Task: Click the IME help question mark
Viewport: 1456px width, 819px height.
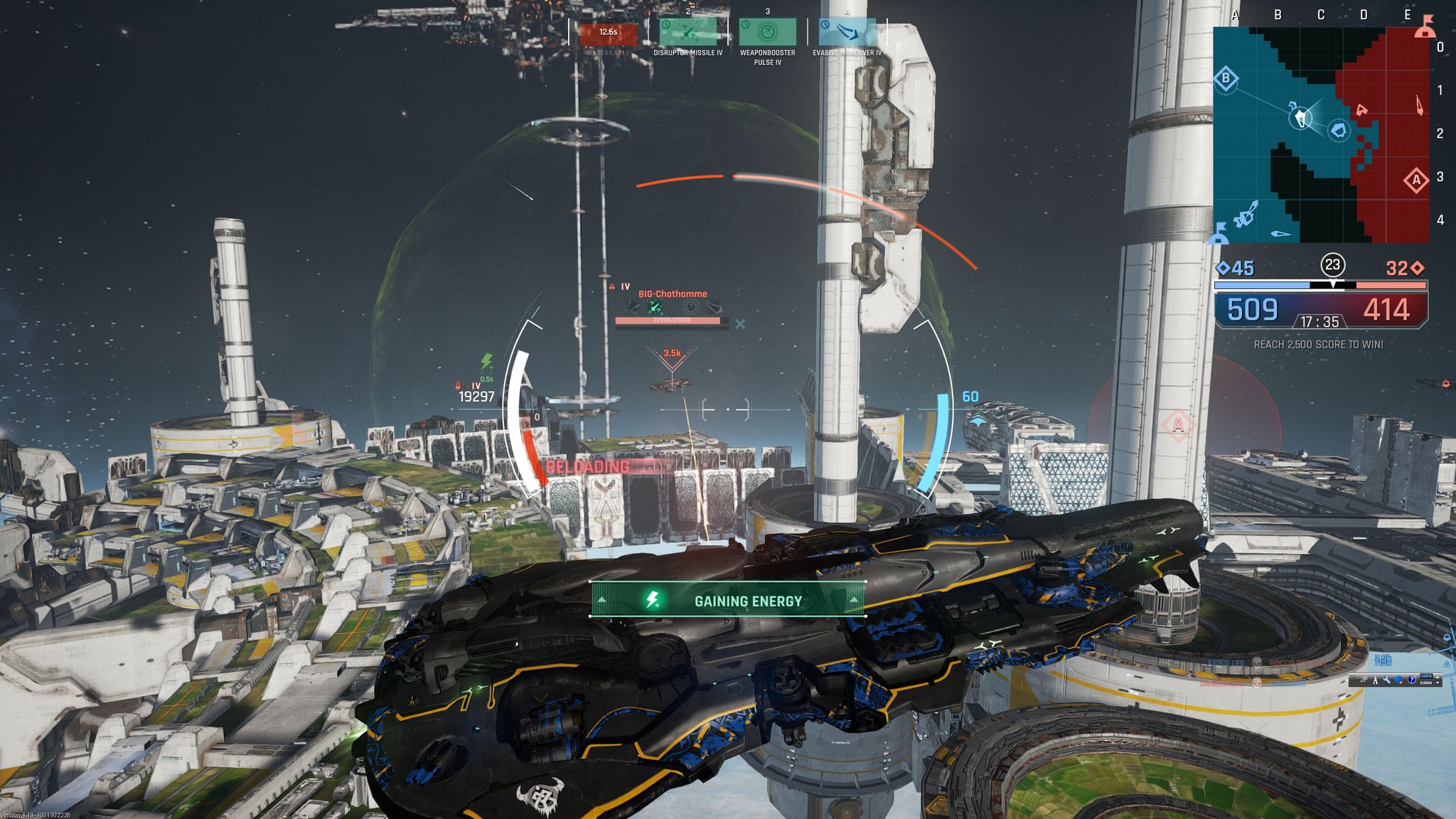Action: point(1411,680)
